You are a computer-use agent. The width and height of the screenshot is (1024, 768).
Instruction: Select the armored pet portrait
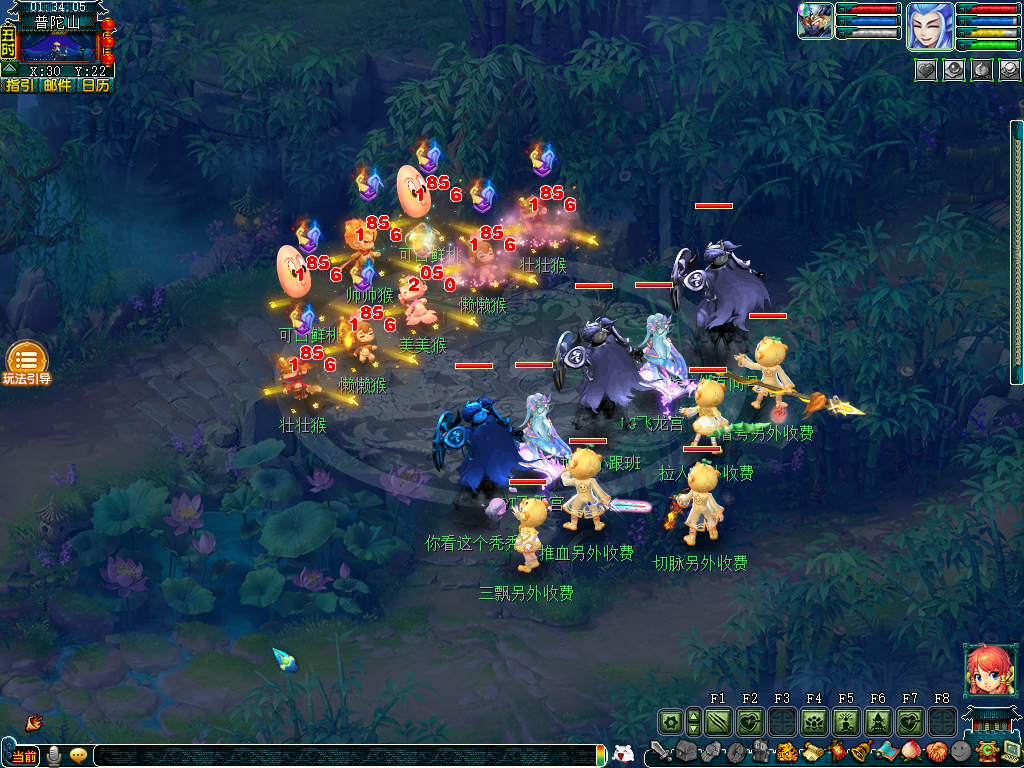click(816, 21)
